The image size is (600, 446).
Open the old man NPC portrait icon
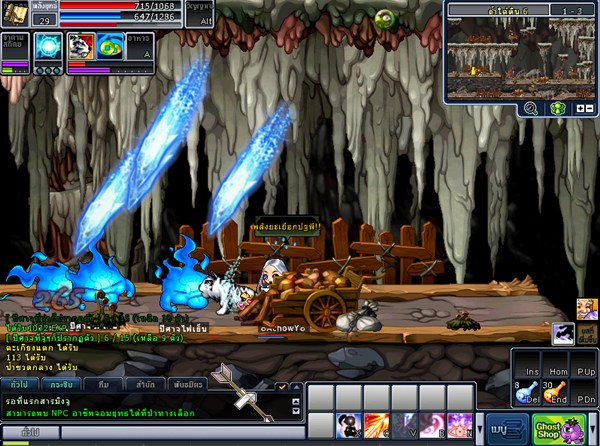(587, 309)
